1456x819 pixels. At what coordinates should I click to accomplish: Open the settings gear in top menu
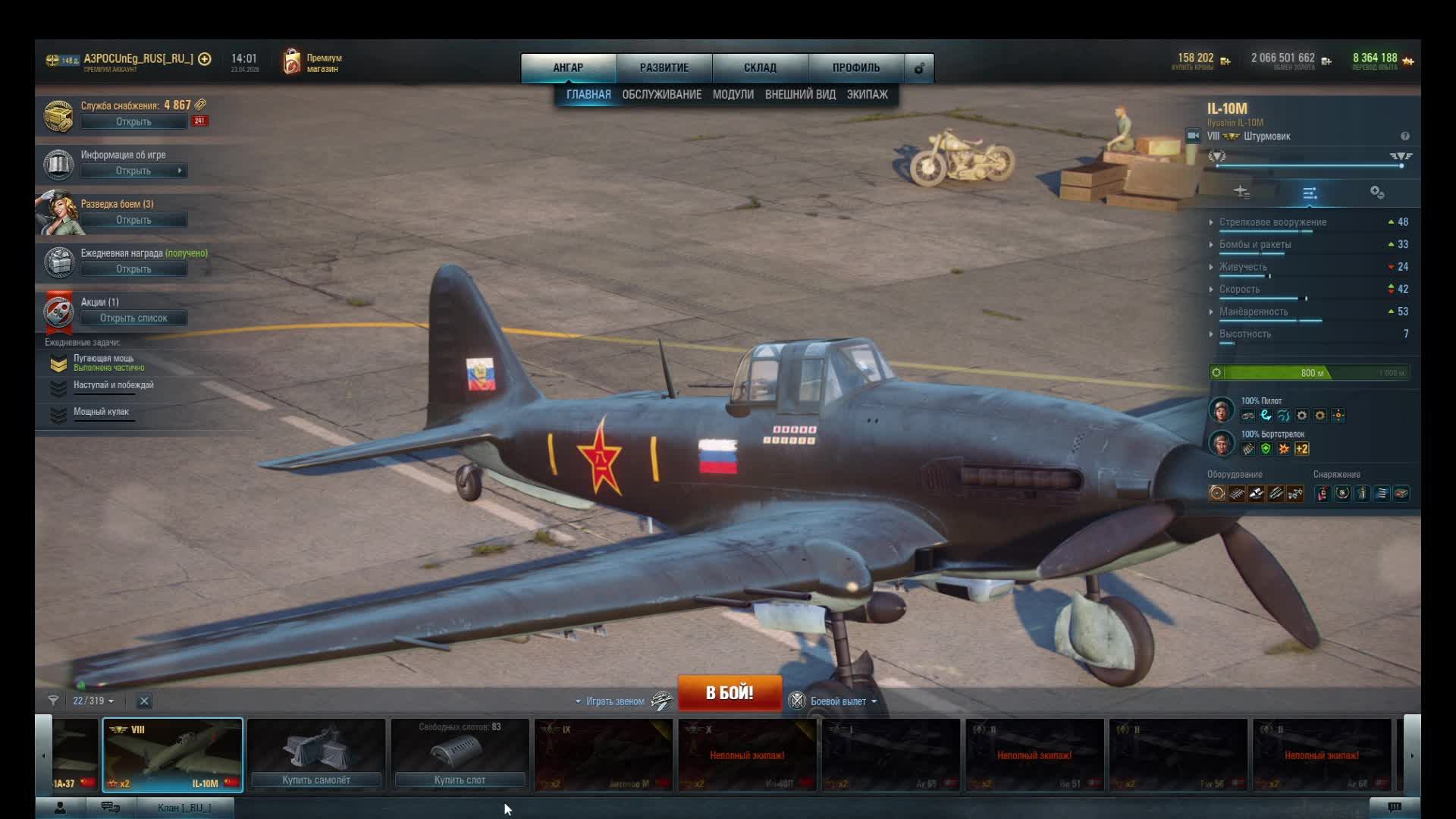919,68
